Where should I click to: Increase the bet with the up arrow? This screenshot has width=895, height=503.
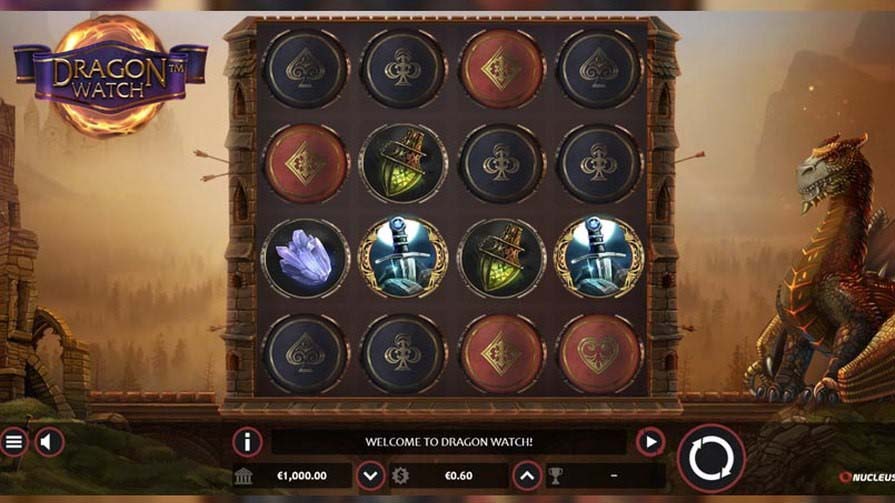(x=527, y=475)
